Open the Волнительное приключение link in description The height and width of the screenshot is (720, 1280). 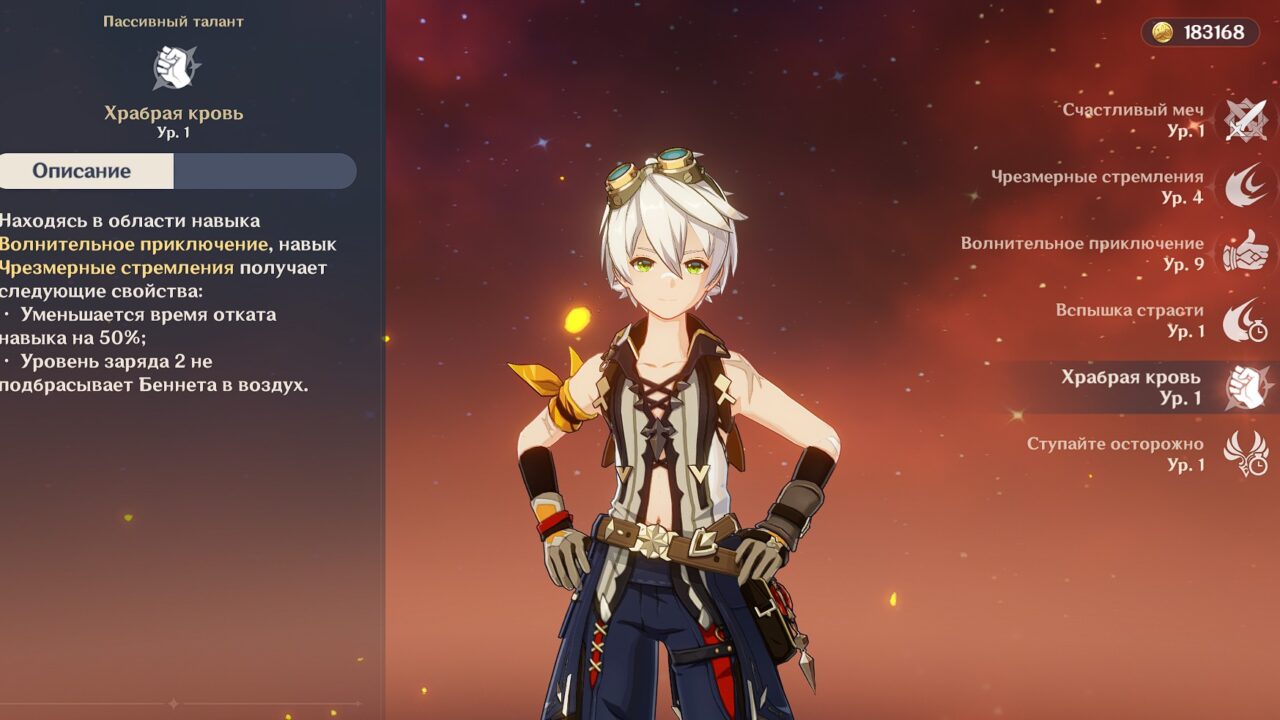pyautogui.click(x=133, y=244)
